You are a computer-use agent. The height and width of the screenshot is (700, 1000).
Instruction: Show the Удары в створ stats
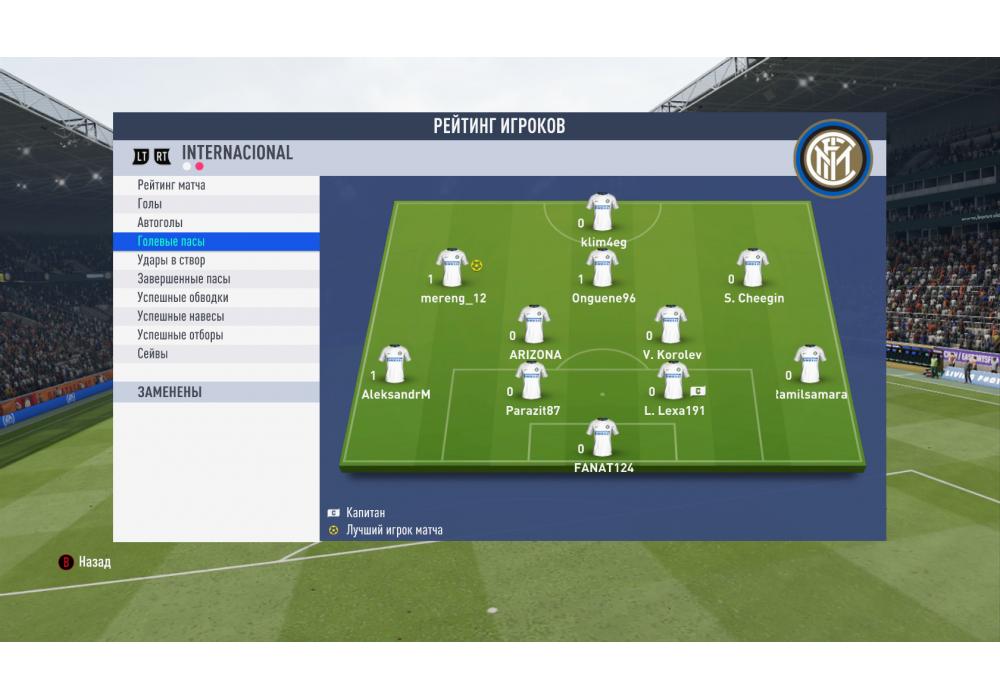click(x=171, y=260)
